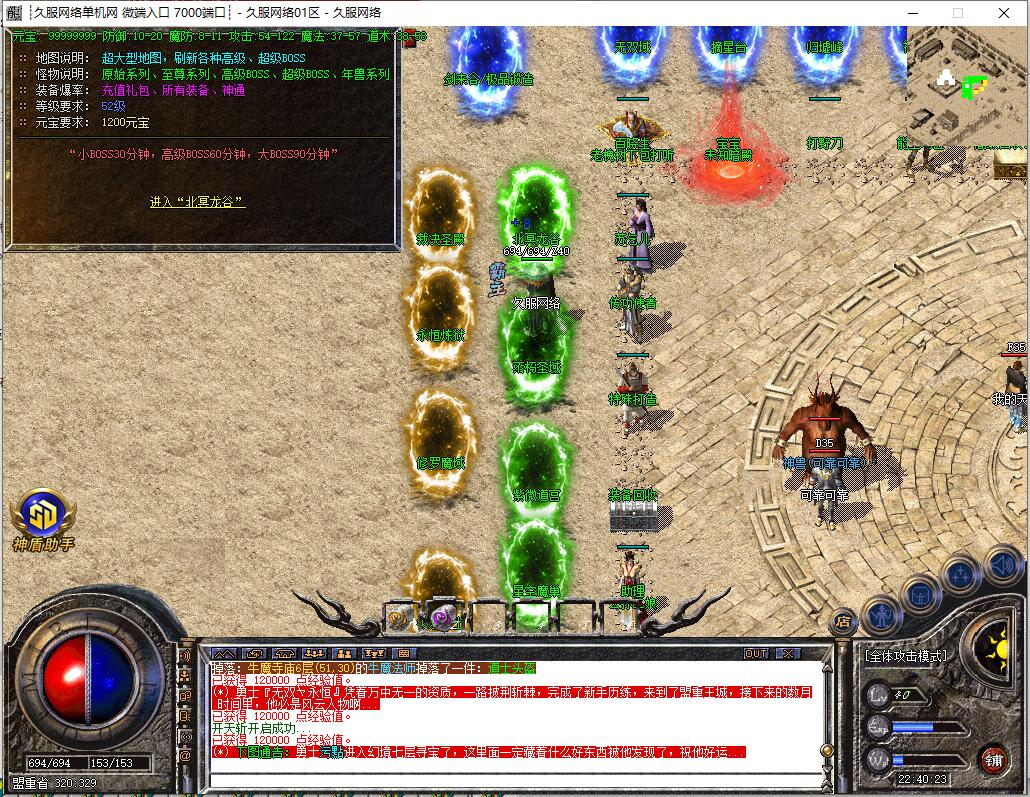Toggle the 全体攻击模式 attack mode label

(x=906, y=656)
